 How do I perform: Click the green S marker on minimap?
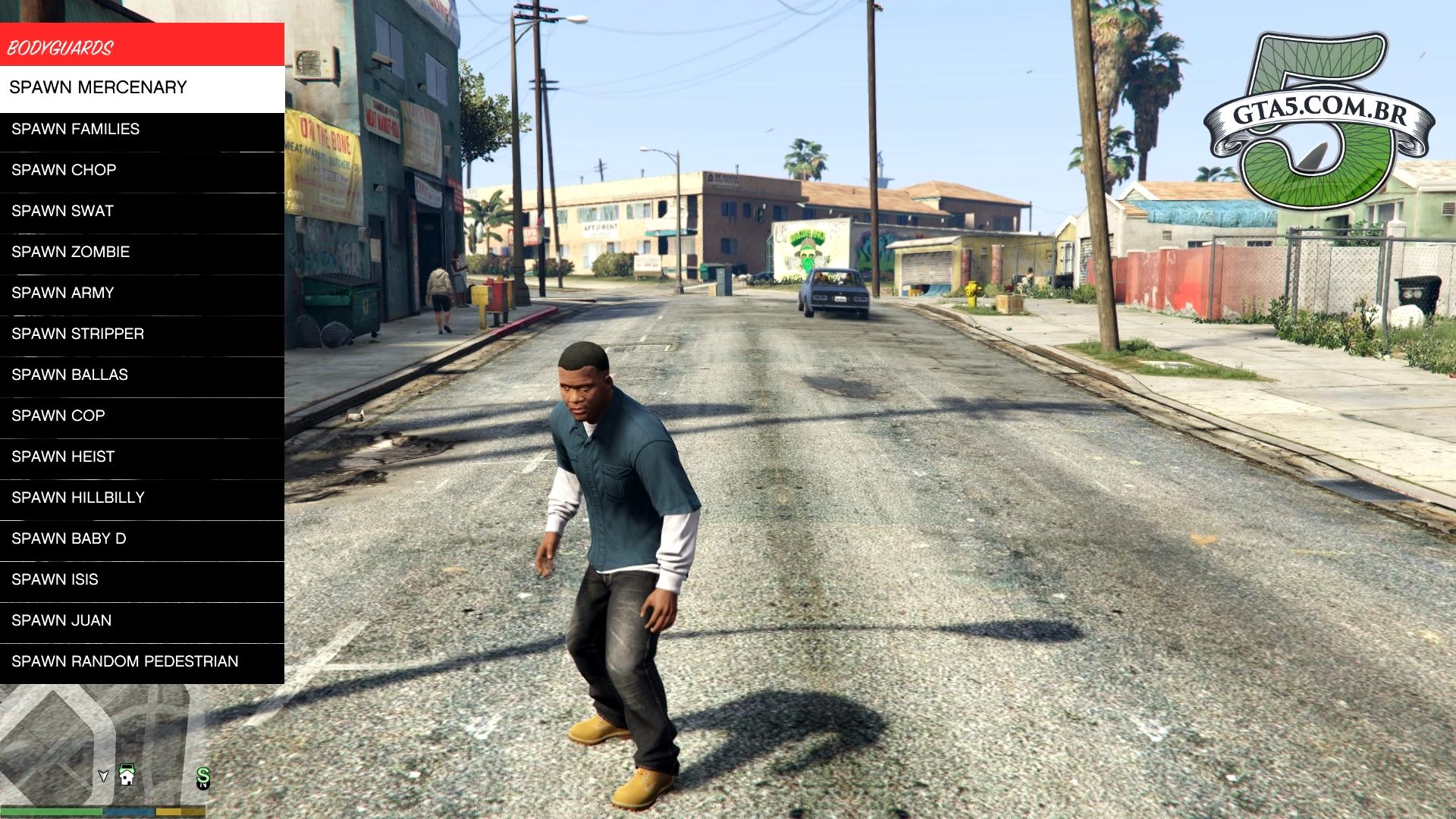[202, 777]
